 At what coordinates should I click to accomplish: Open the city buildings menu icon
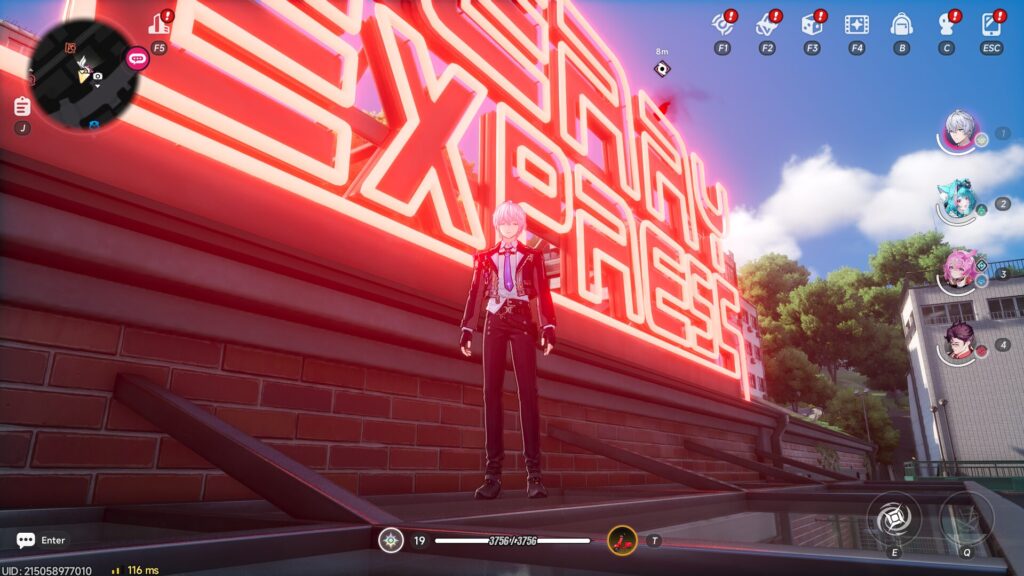click(x=158, y=24)
